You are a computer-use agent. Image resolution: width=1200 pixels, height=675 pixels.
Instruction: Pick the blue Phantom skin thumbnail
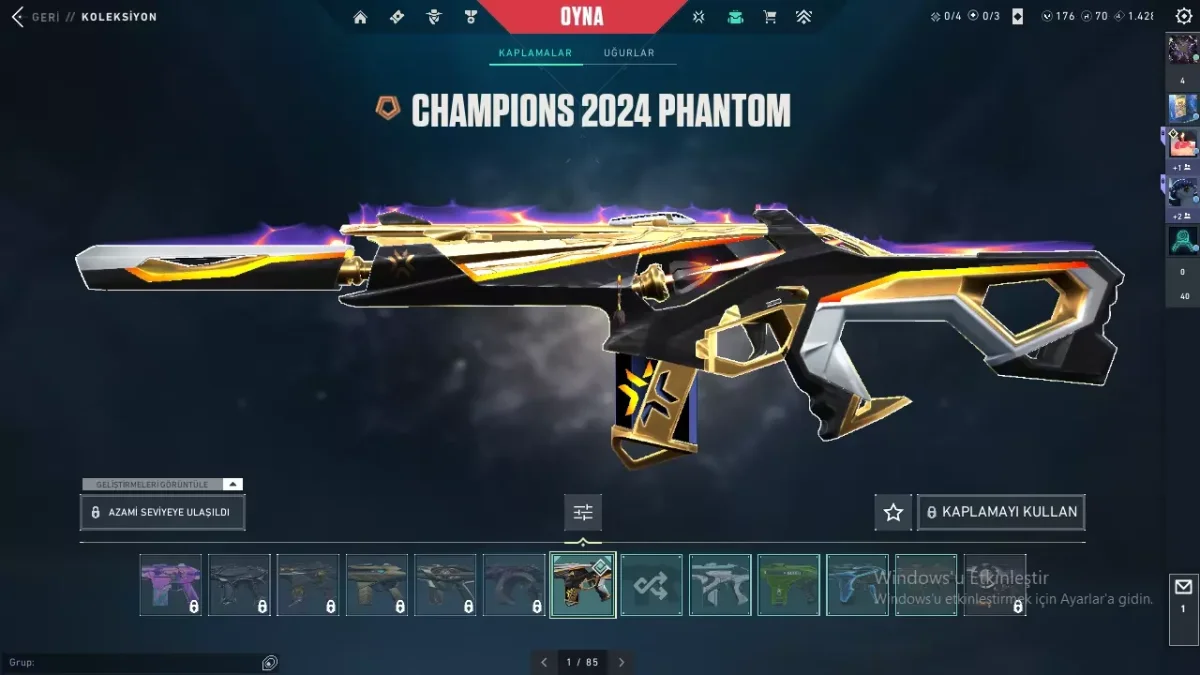(x=857, y=584)
